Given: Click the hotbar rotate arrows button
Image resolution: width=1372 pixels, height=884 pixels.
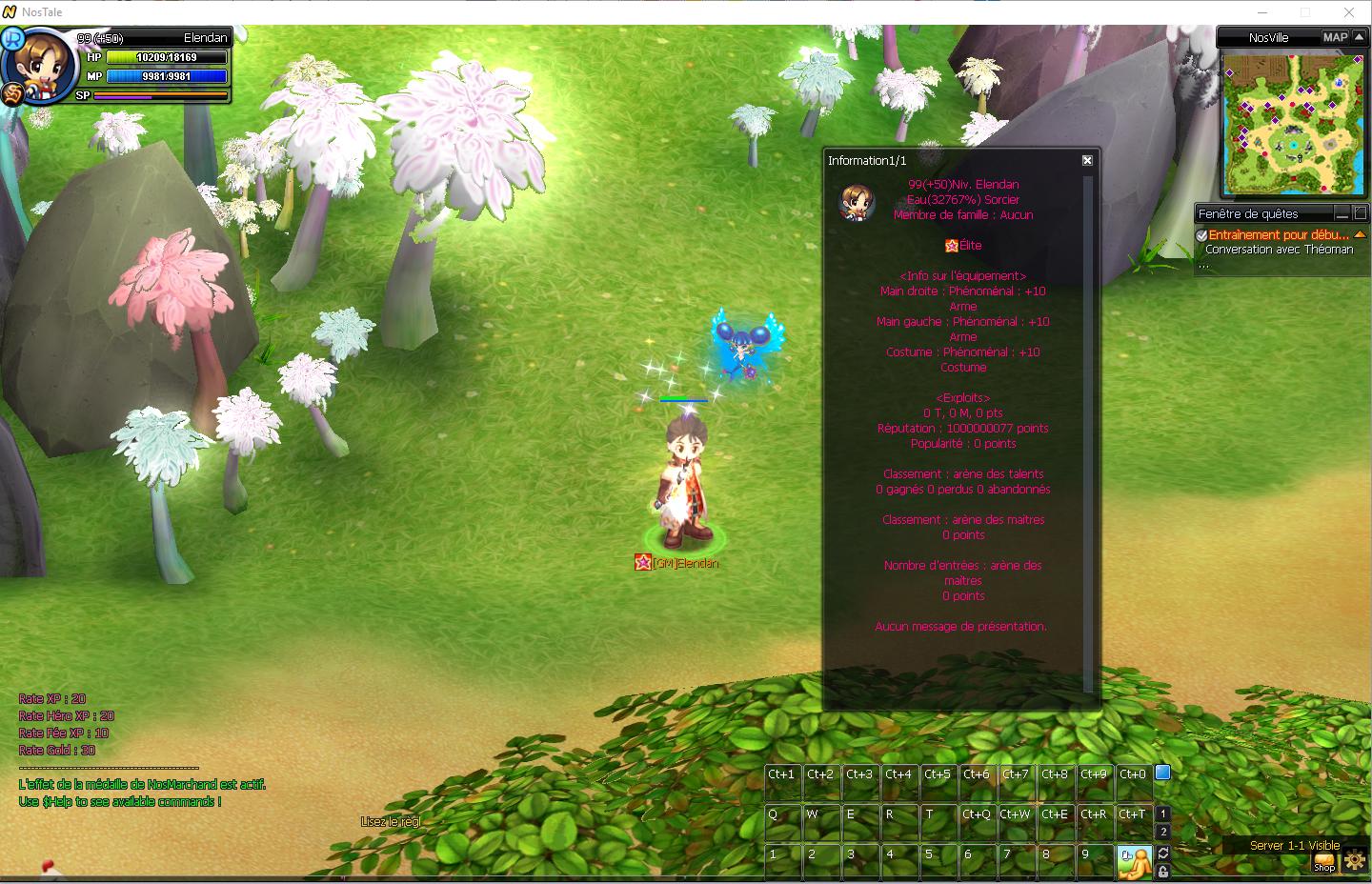Looking at the screenshot, I should (1163, 853).
